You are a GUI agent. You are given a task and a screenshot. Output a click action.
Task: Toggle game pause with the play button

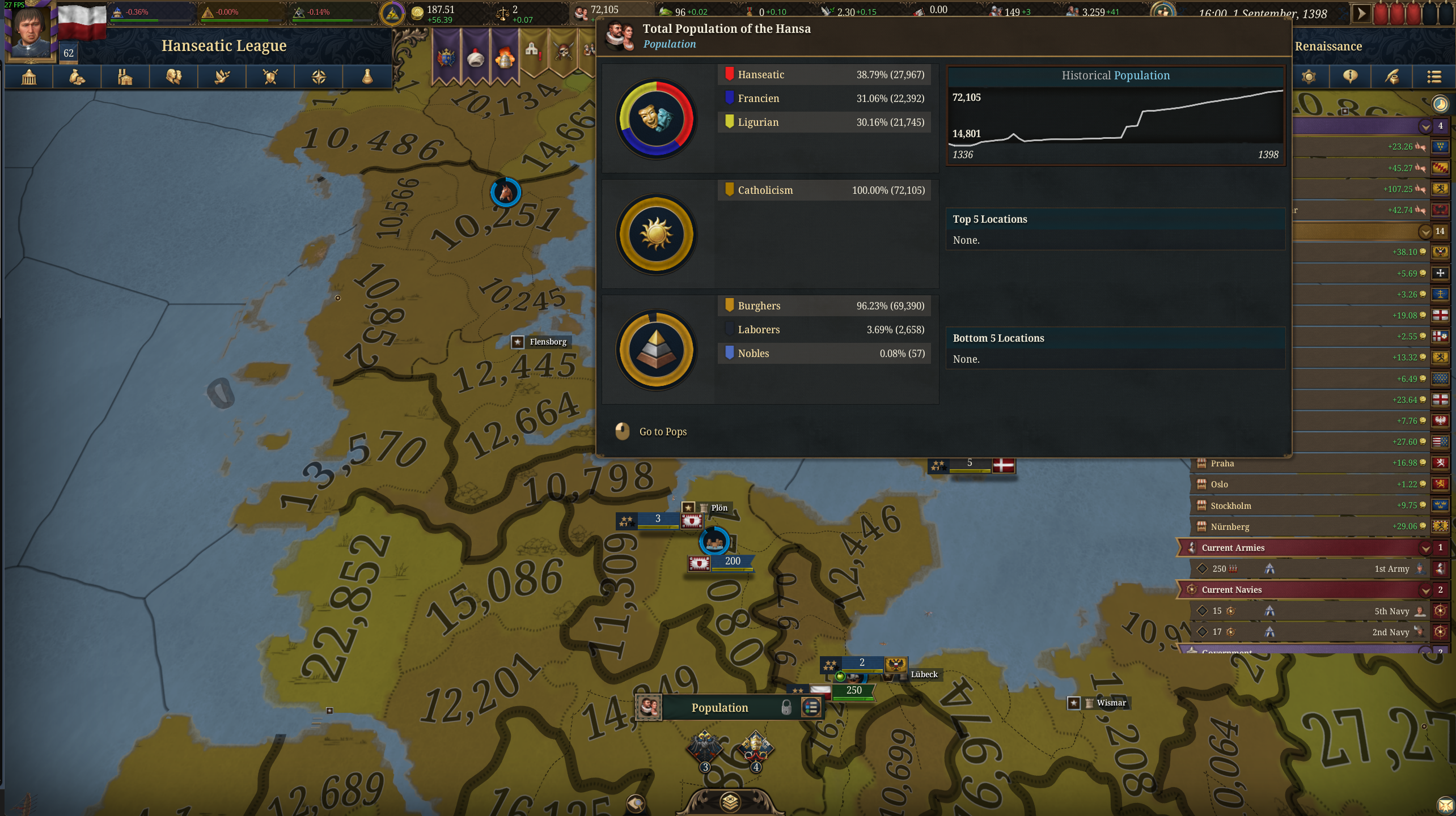pyautogui.click(x=1362, y=12)
